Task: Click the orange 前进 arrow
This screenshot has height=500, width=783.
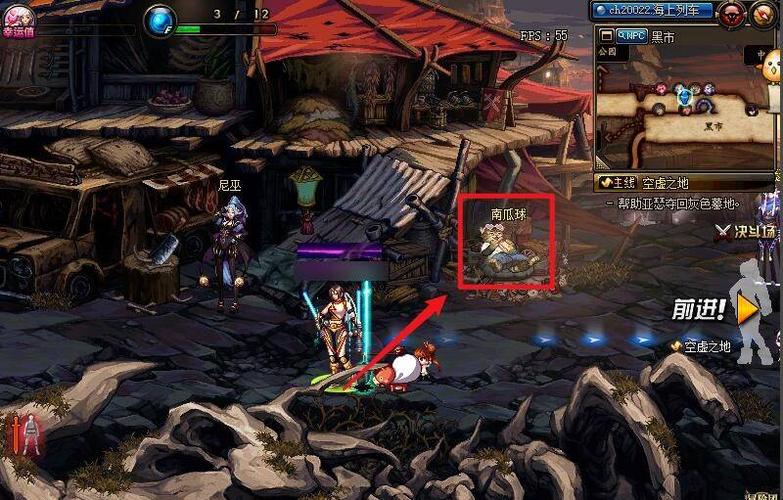Action: pos(745,310)
